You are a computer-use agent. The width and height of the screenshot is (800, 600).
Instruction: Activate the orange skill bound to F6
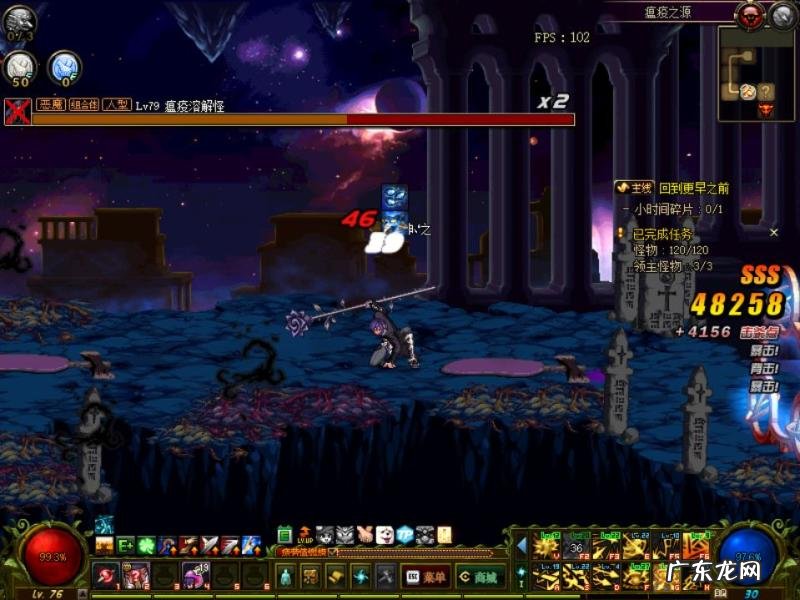click(697, 549)
